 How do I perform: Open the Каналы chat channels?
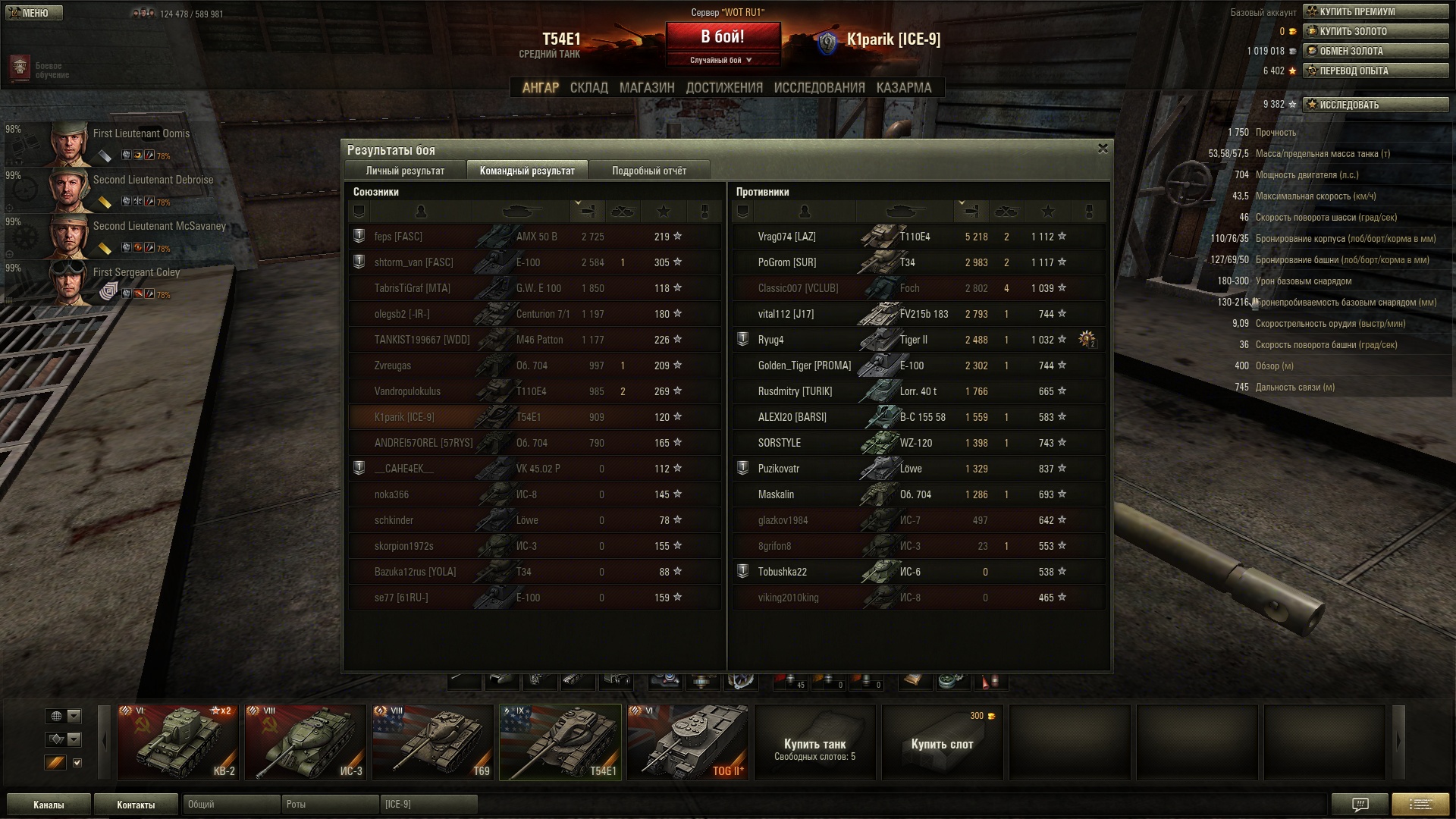click(x=49, y=805)
